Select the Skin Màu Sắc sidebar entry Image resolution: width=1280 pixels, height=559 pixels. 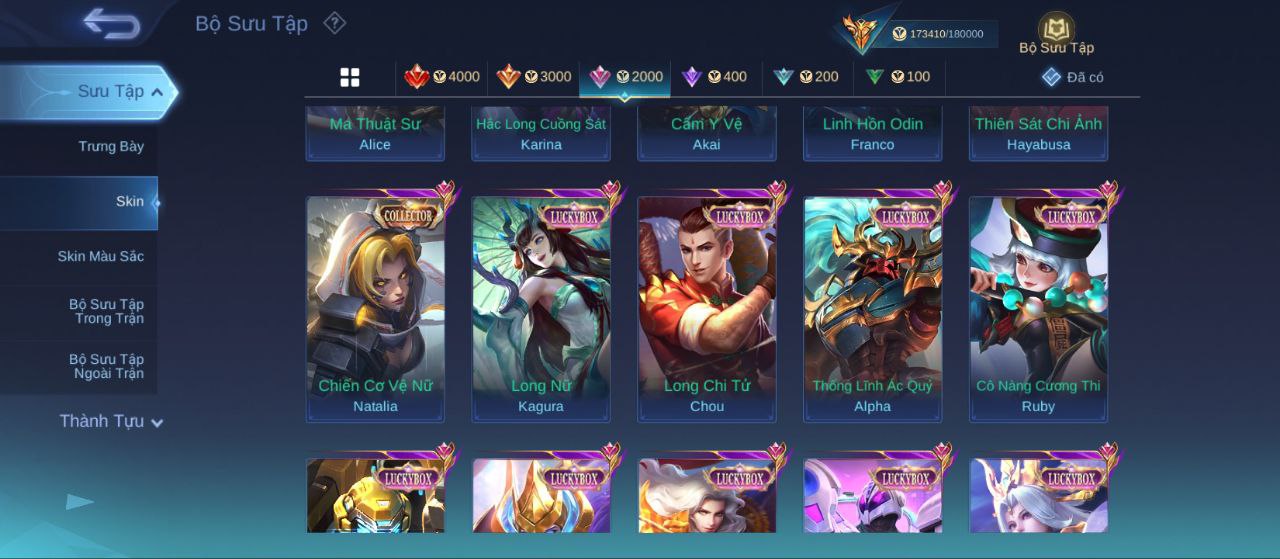100,257
